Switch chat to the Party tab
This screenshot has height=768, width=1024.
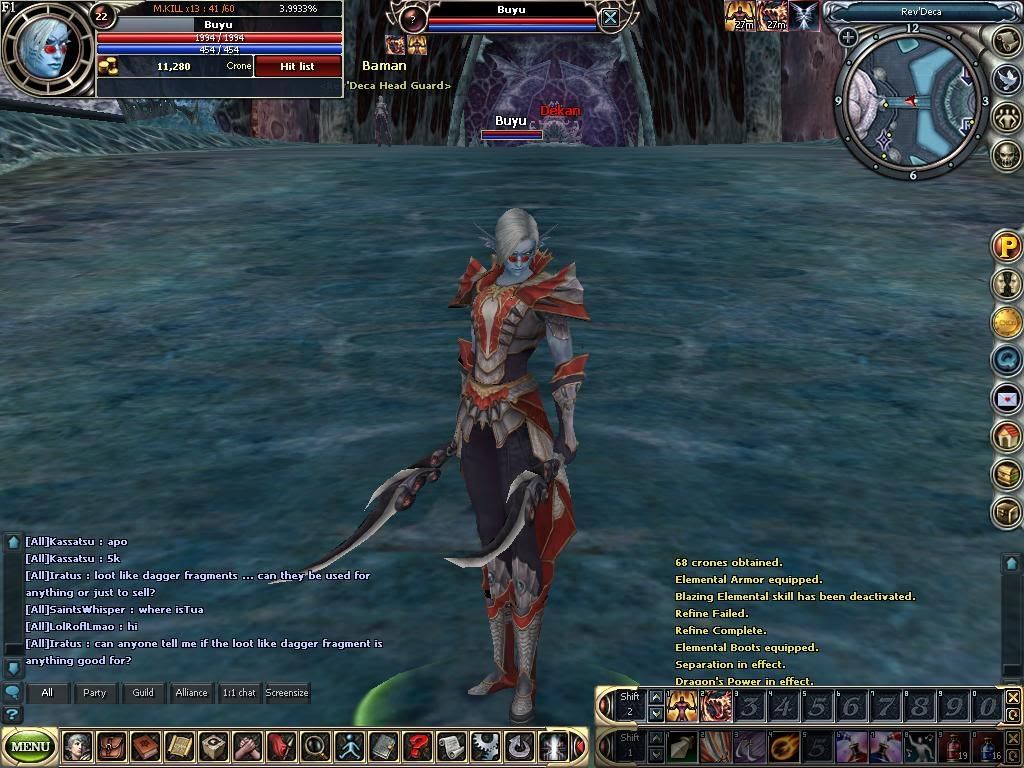[94, 692]
